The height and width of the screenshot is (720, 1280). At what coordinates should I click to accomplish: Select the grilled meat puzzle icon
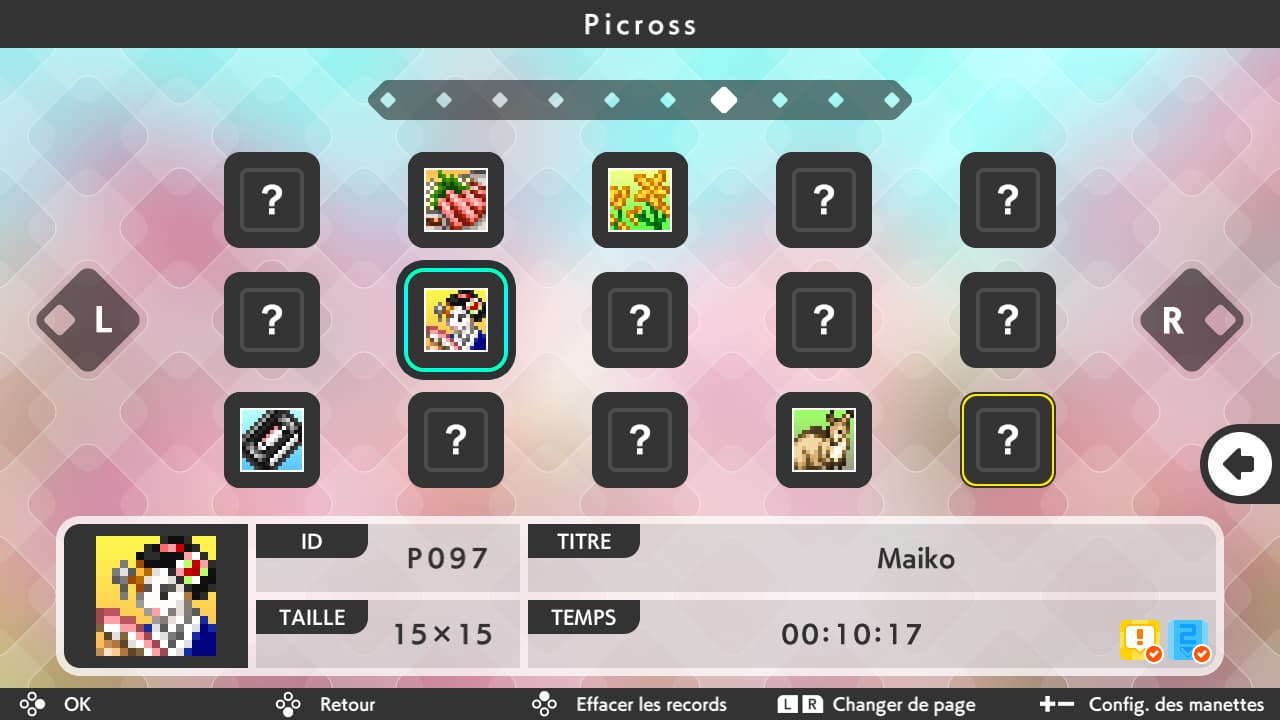(x=456, y=200)
